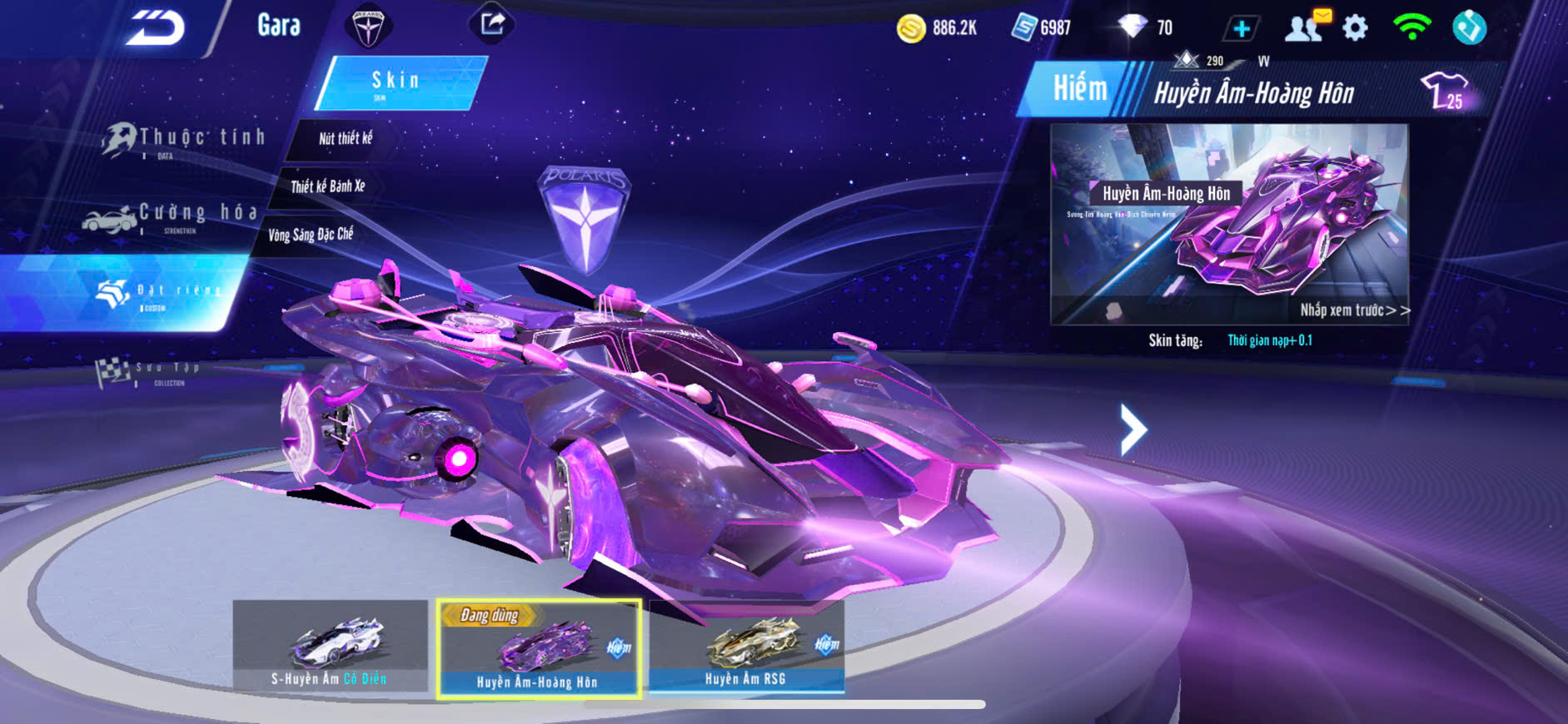Open the friends list with mail badge
This screenshot has width=1568, height=724.
(1305, 27)
